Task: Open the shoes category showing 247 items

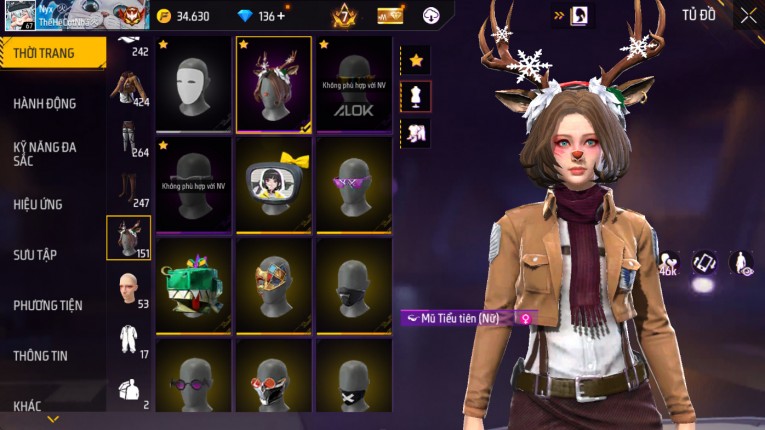Action: 128,189
